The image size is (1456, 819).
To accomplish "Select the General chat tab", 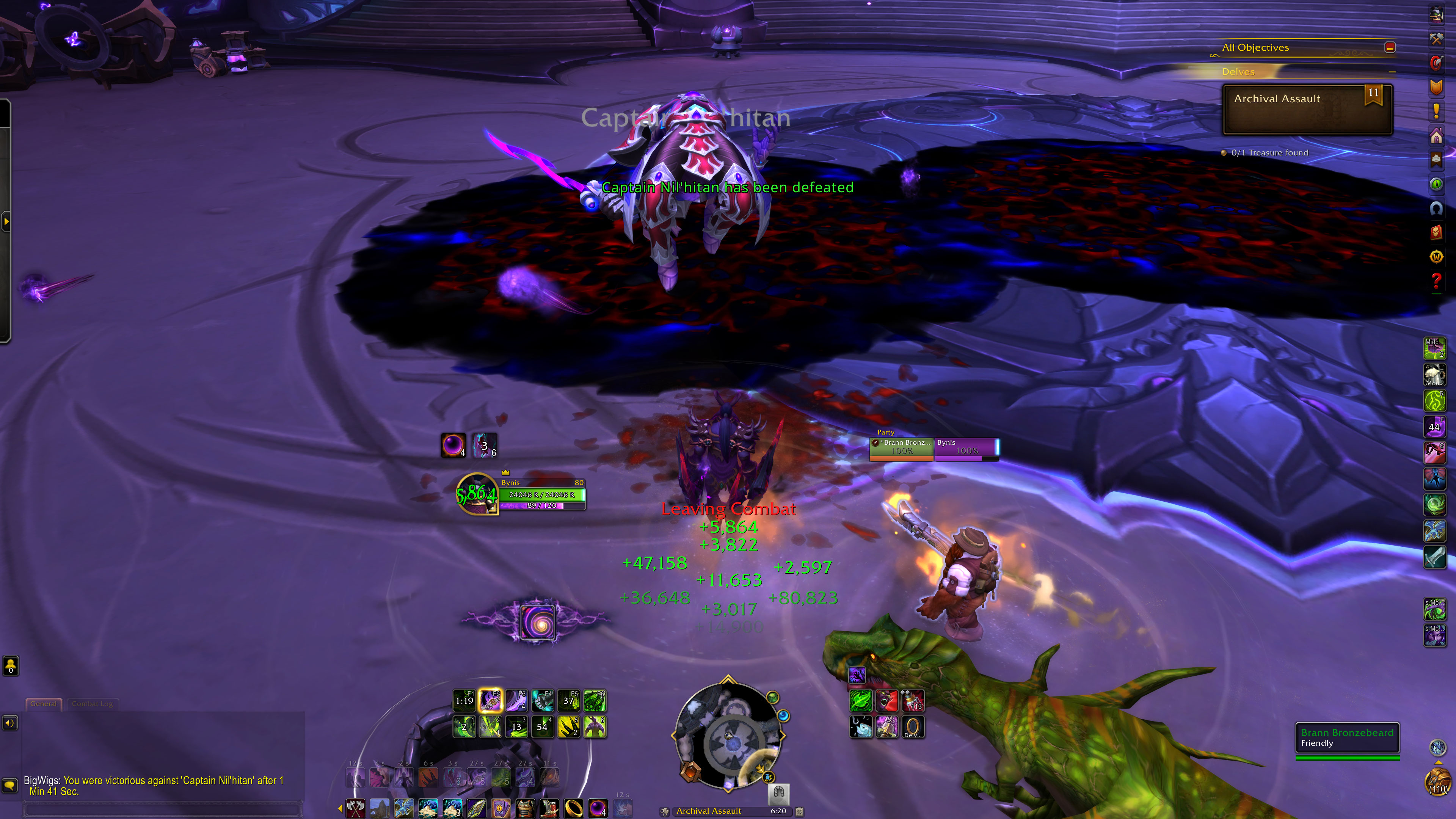I will (x=44, y=704).
